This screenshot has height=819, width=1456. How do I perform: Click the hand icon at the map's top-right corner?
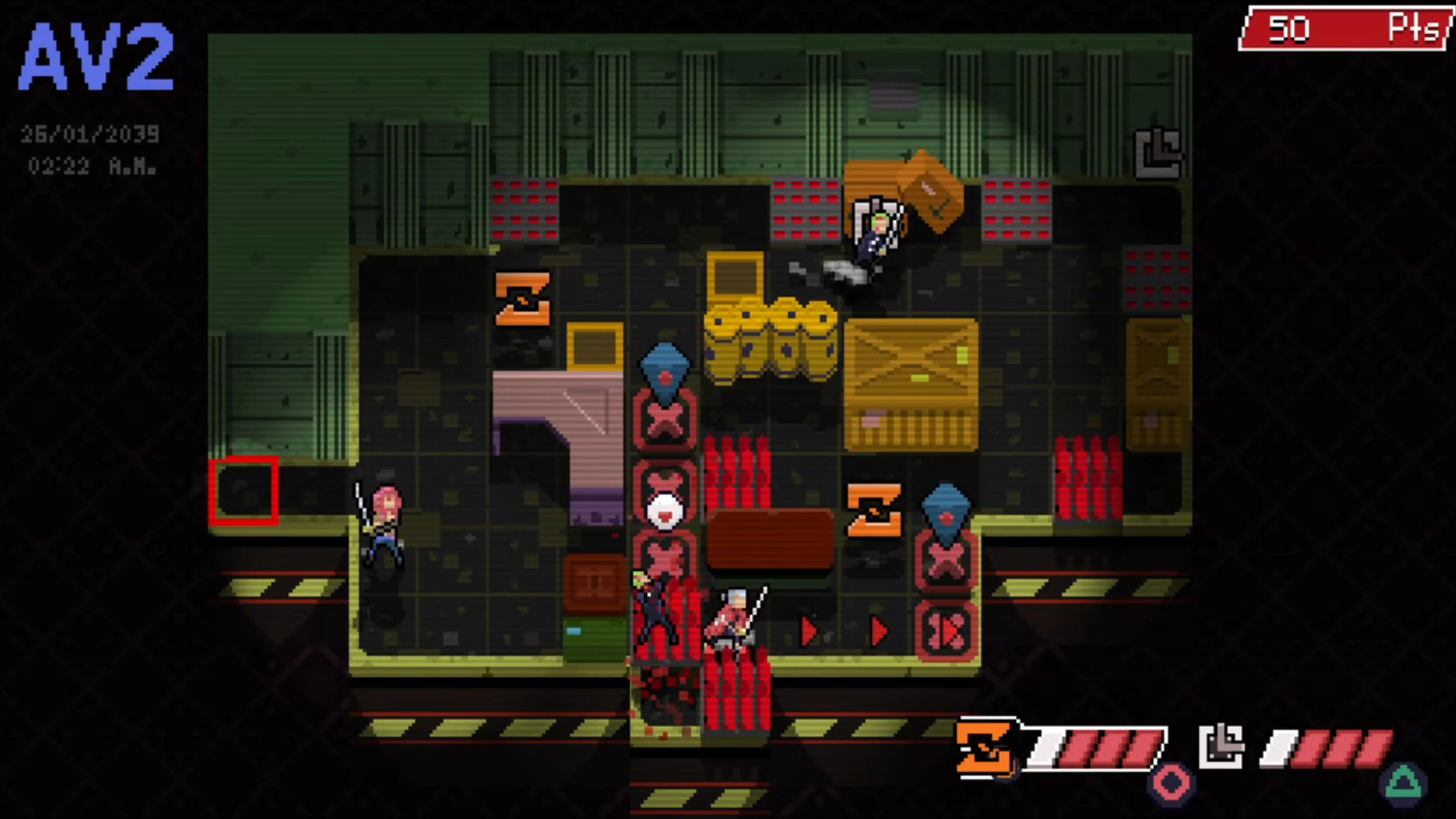tap(1157, 152)
